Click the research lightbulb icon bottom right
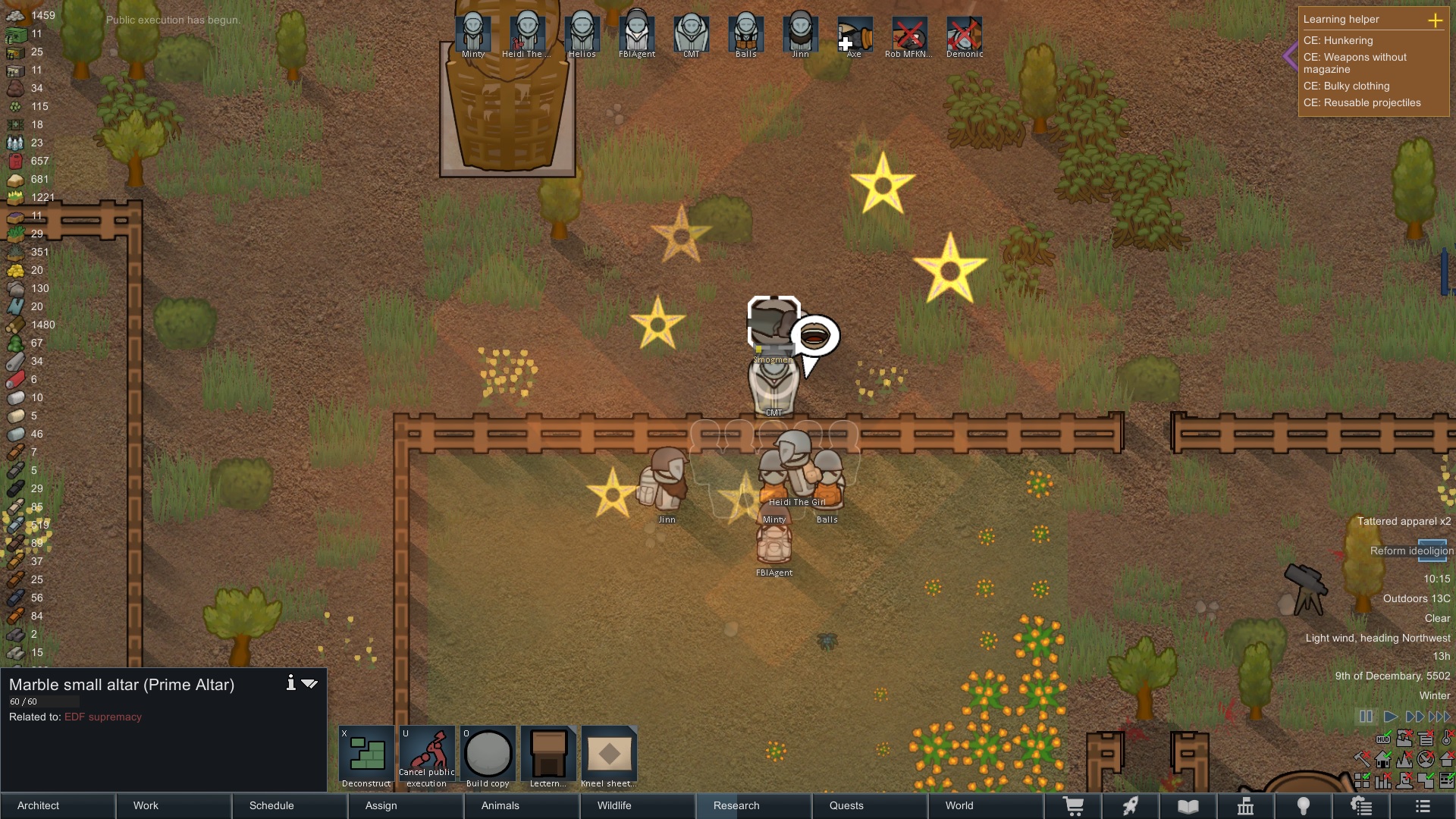This screenshot has height=819, width=1456. pyautogui.click(x=1304, y=806)
